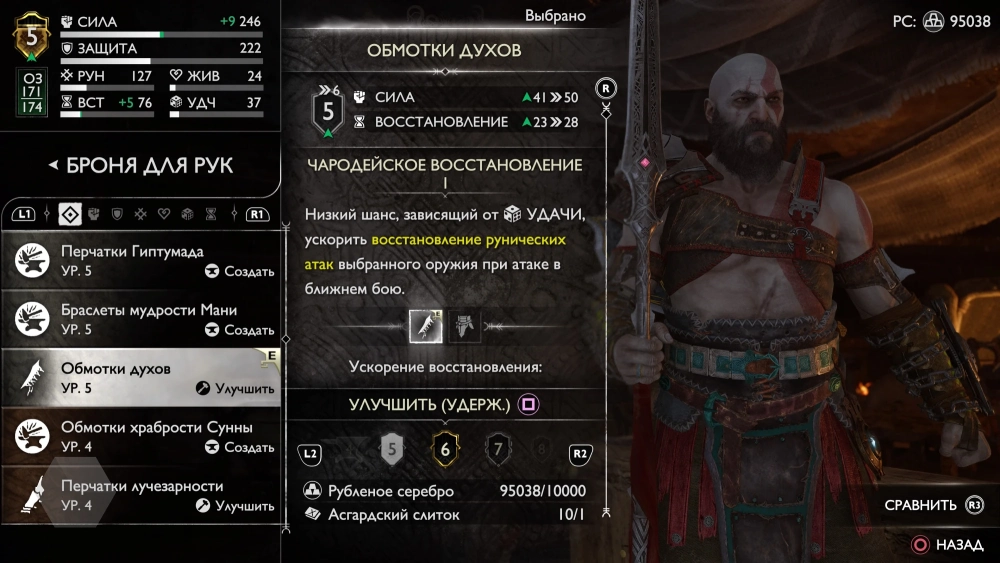Select the active diamond filter tab

(x=69, y=214)
